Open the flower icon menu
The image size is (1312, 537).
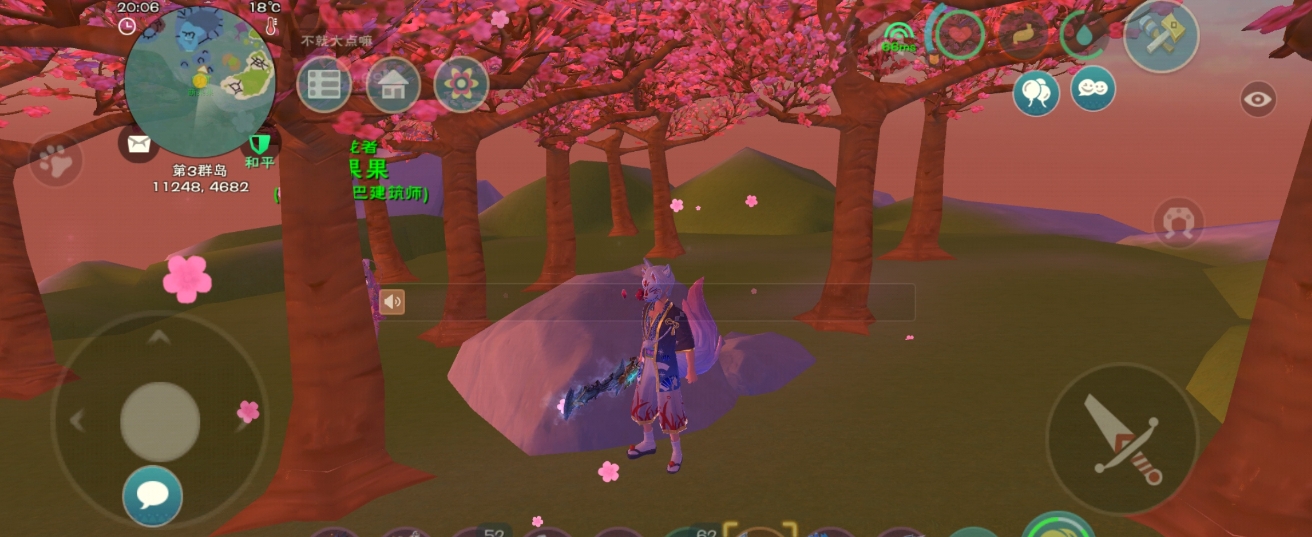pyautogui.click(x=461, y=84)
